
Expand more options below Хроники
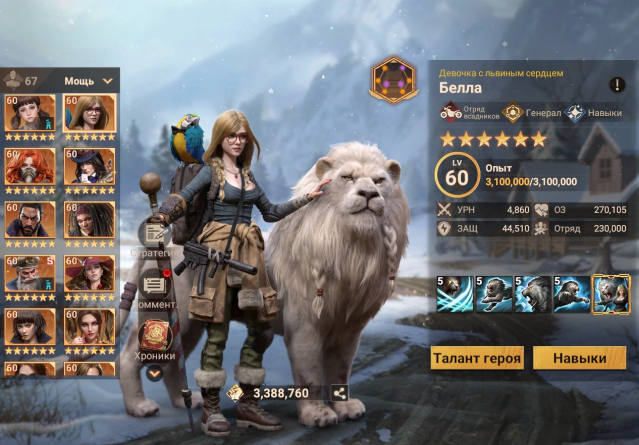pyautogui.click(x=154, y=372)
